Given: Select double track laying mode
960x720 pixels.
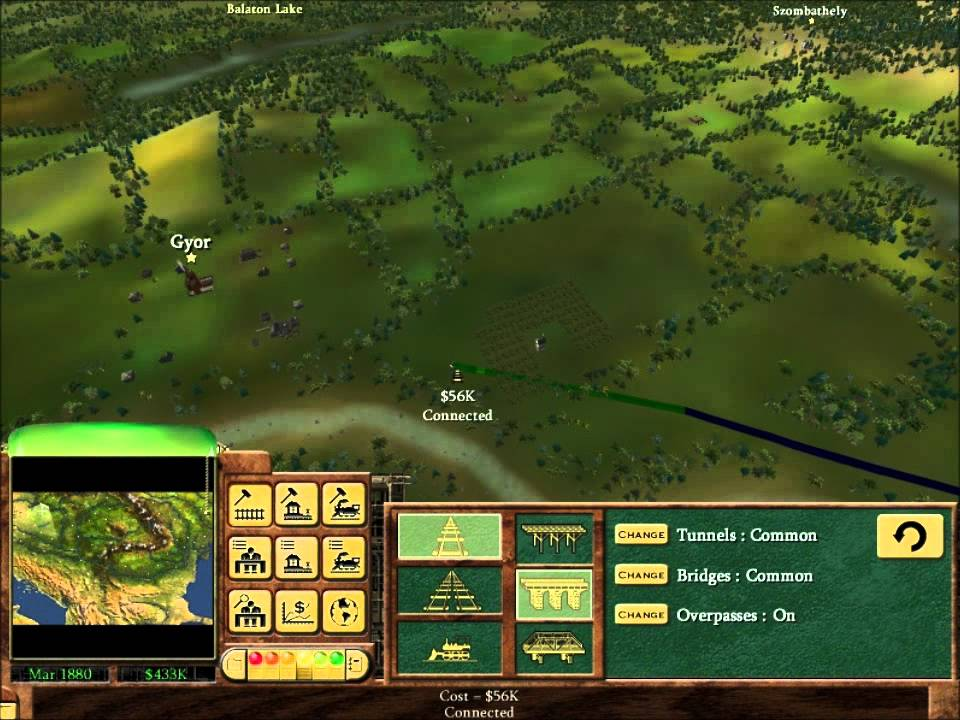Looking at the screenshot, I should coord(449,592).
